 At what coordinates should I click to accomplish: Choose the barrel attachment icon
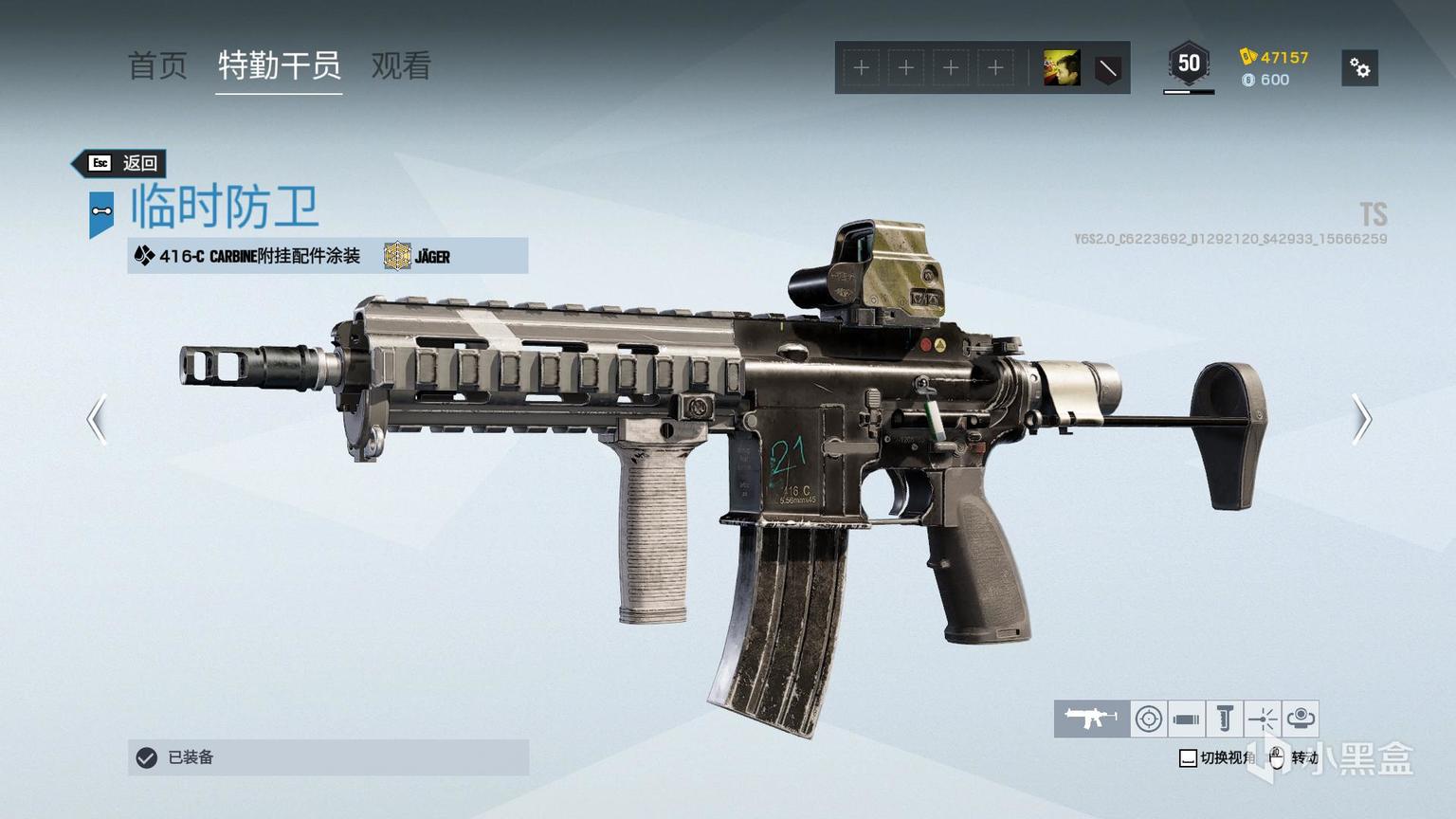coord(1186,719)
